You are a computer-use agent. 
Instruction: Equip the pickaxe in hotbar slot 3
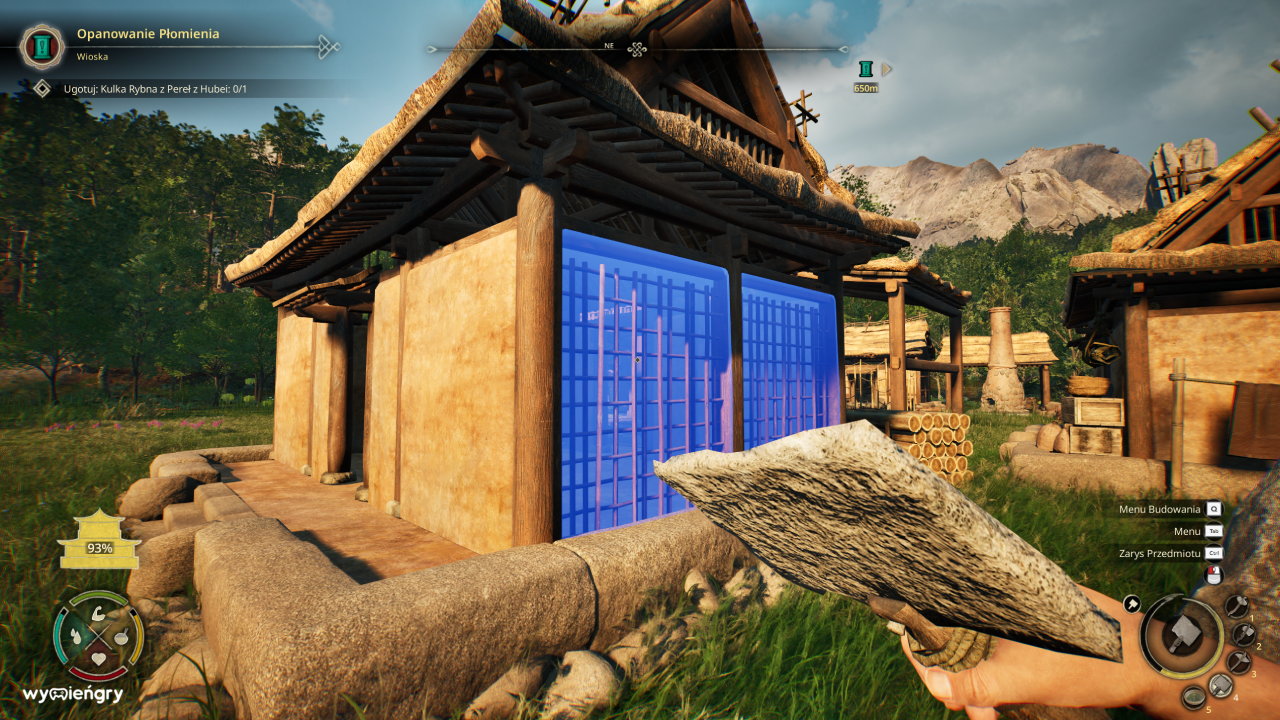(x=1239, y=662)
